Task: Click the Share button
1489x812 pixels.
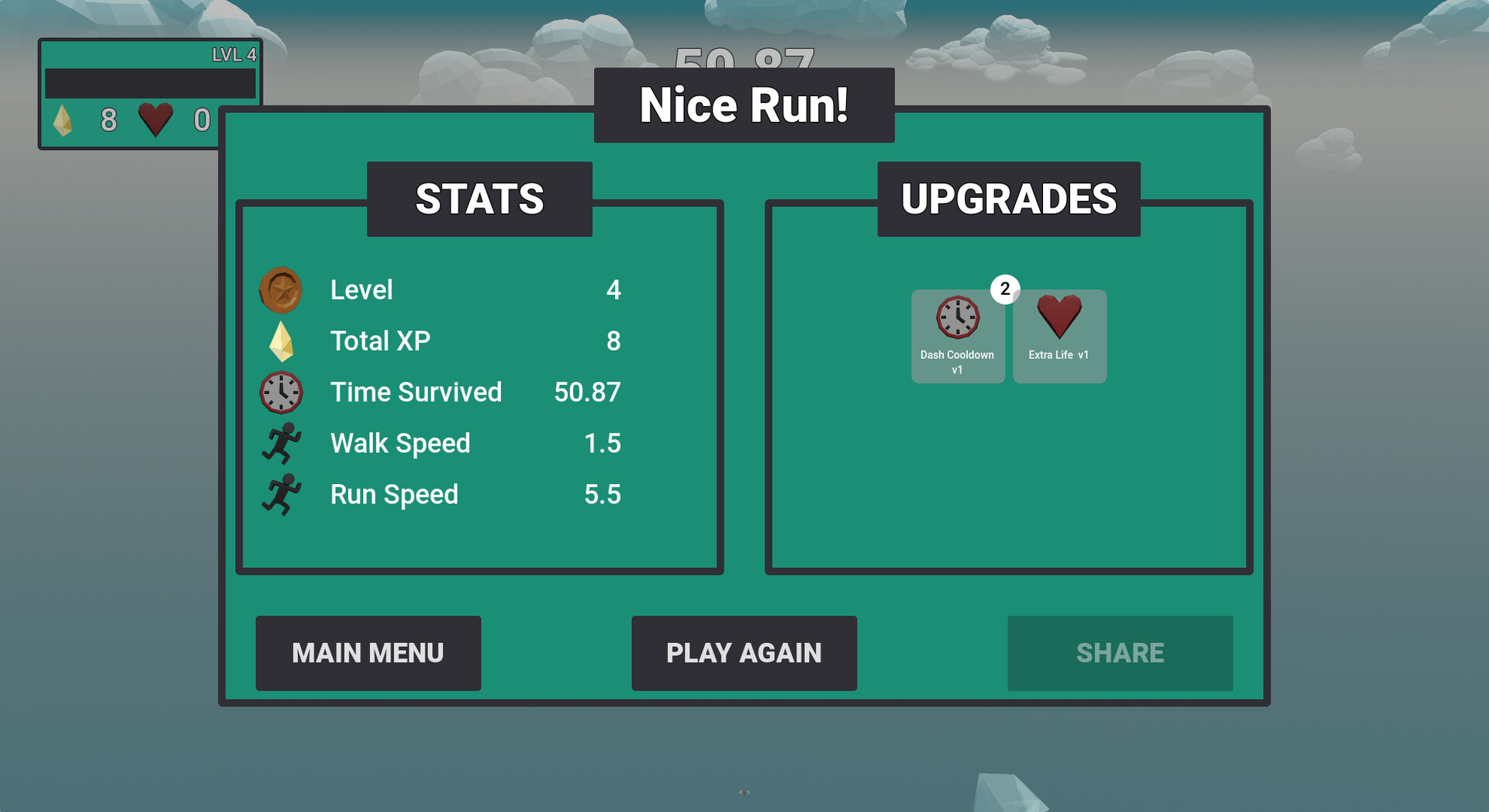Action: pos(1120,653)
